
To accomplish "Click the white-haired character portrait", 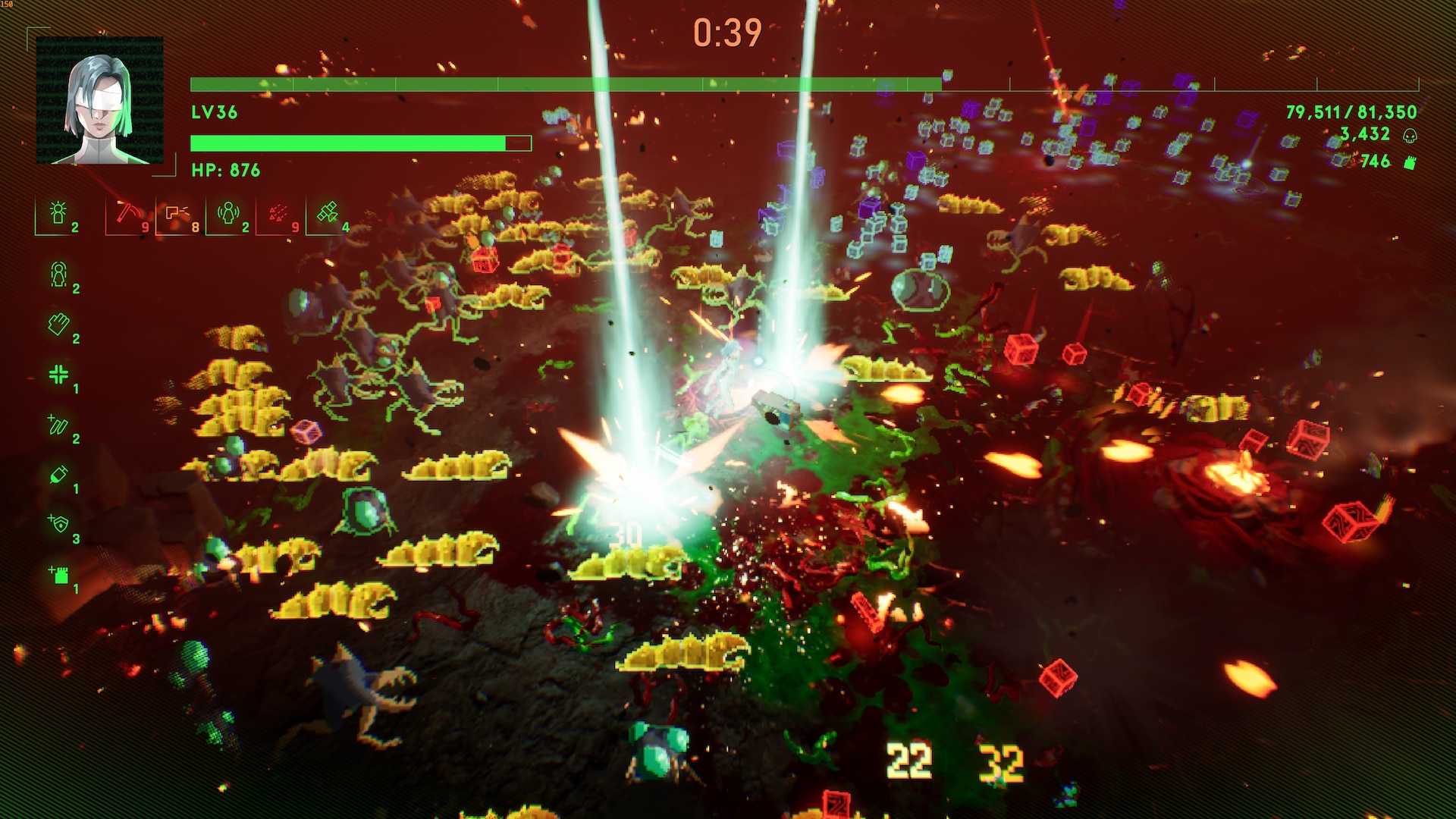I will [99, 101].
